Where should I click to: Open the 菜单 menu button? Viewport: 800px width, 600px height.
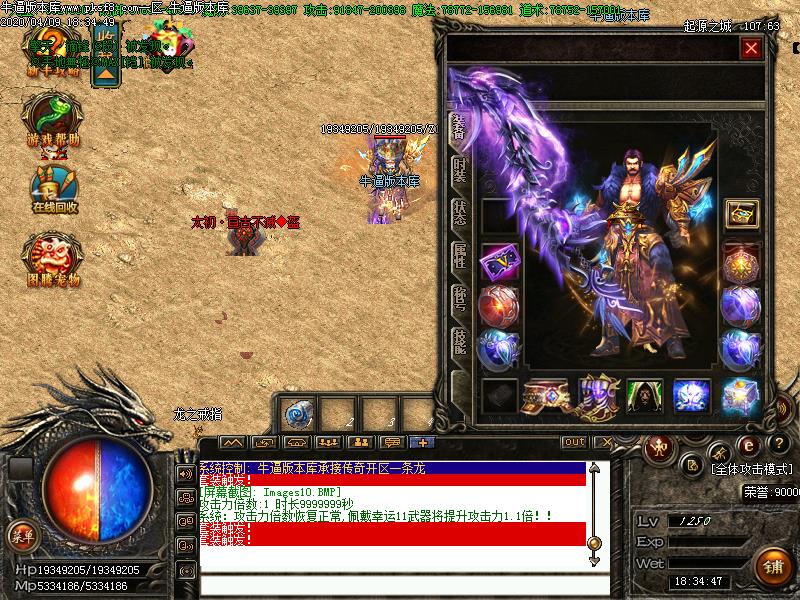(22, 534)
